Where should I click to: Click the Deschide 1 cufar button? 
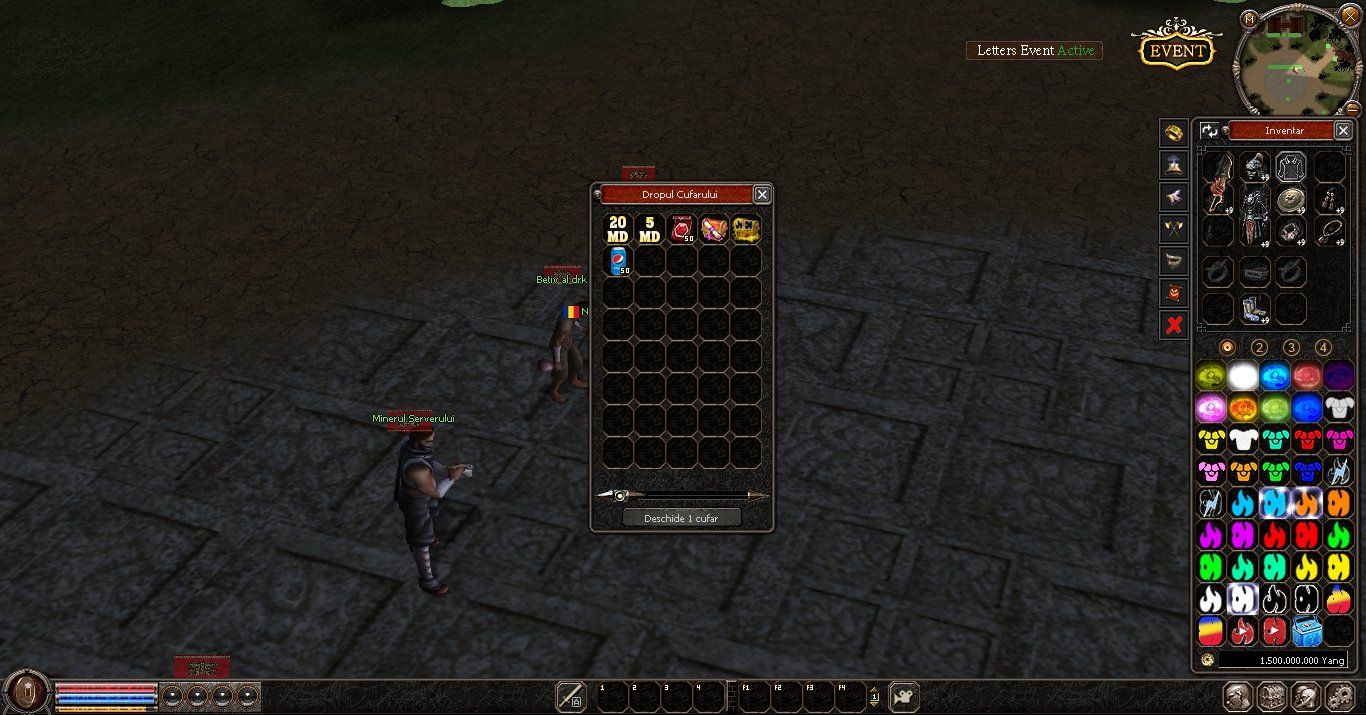681,518
